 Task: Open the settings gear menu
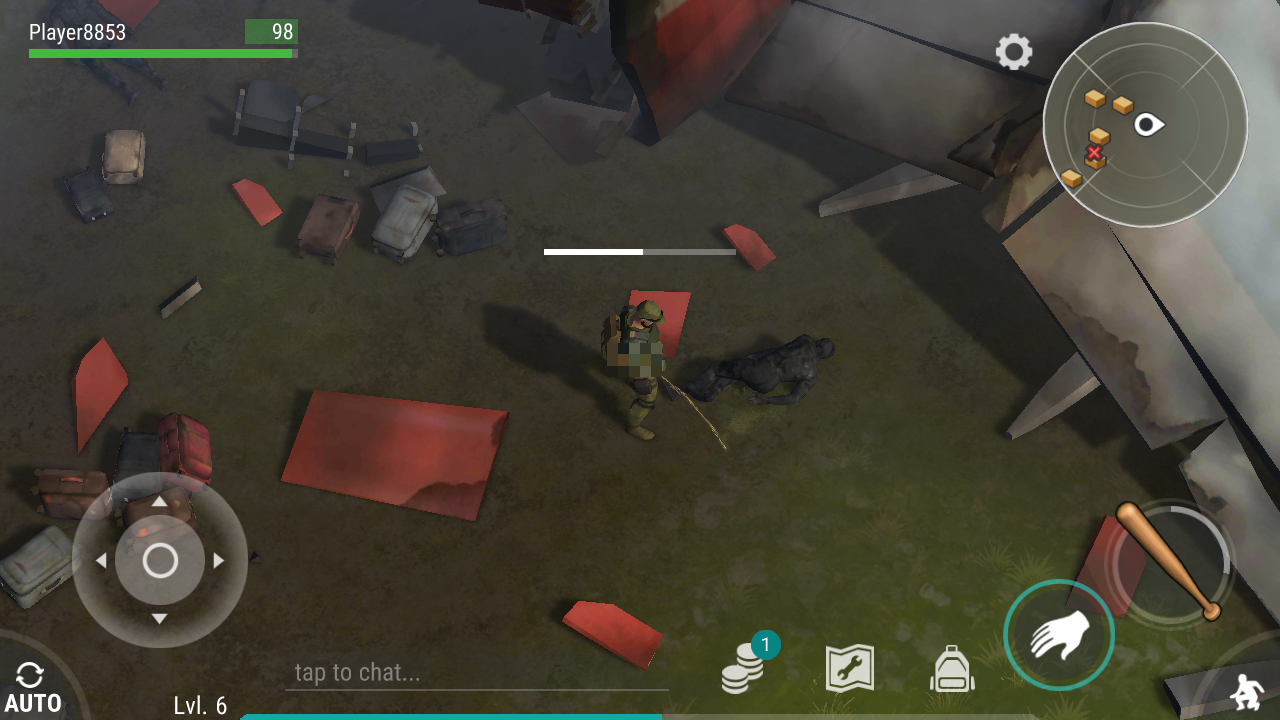click(1013, 52)
